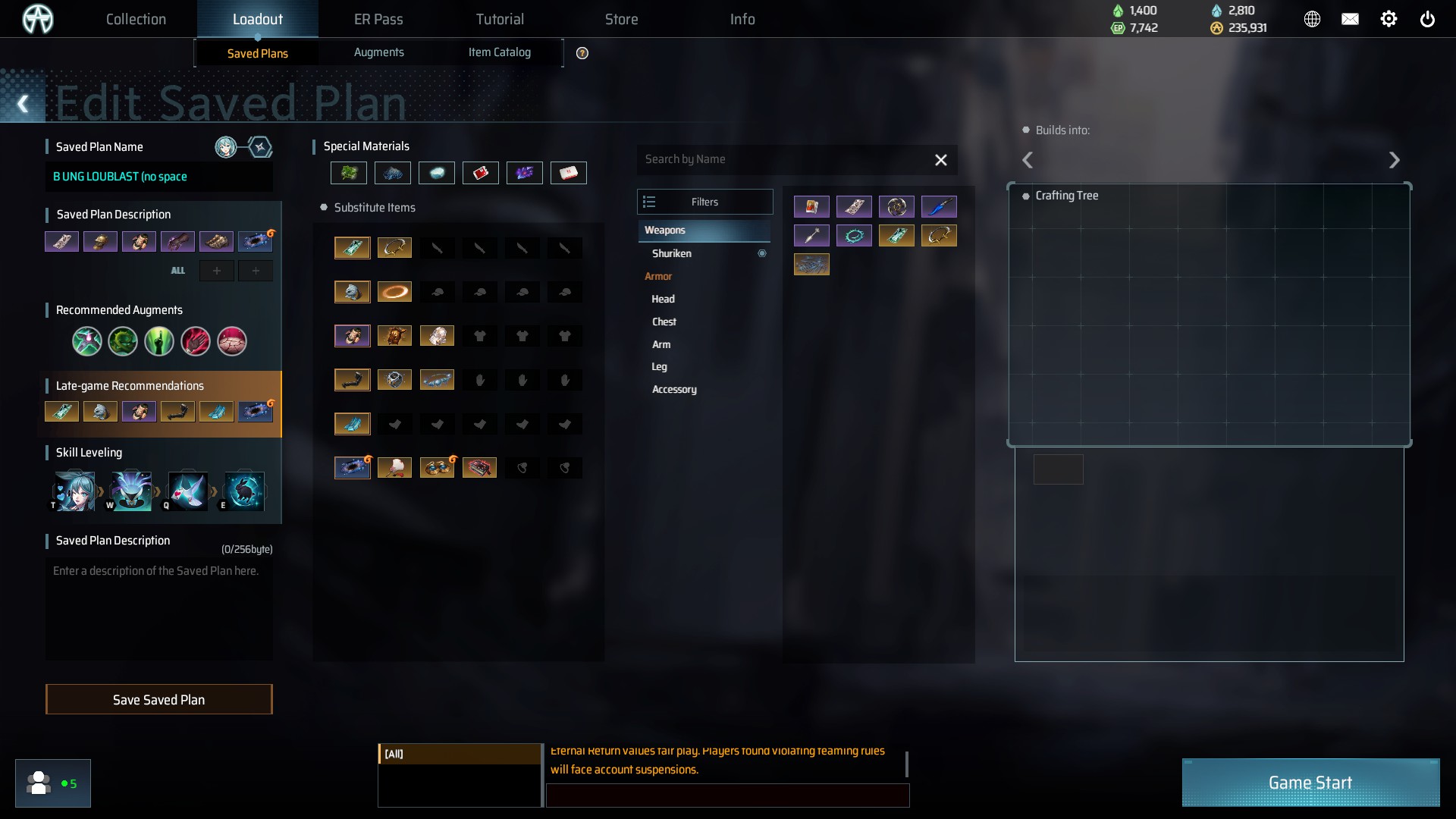This screenshot has height=819, width=1456.
Task: Start the game with Game Start
Action: point(1310,783)
